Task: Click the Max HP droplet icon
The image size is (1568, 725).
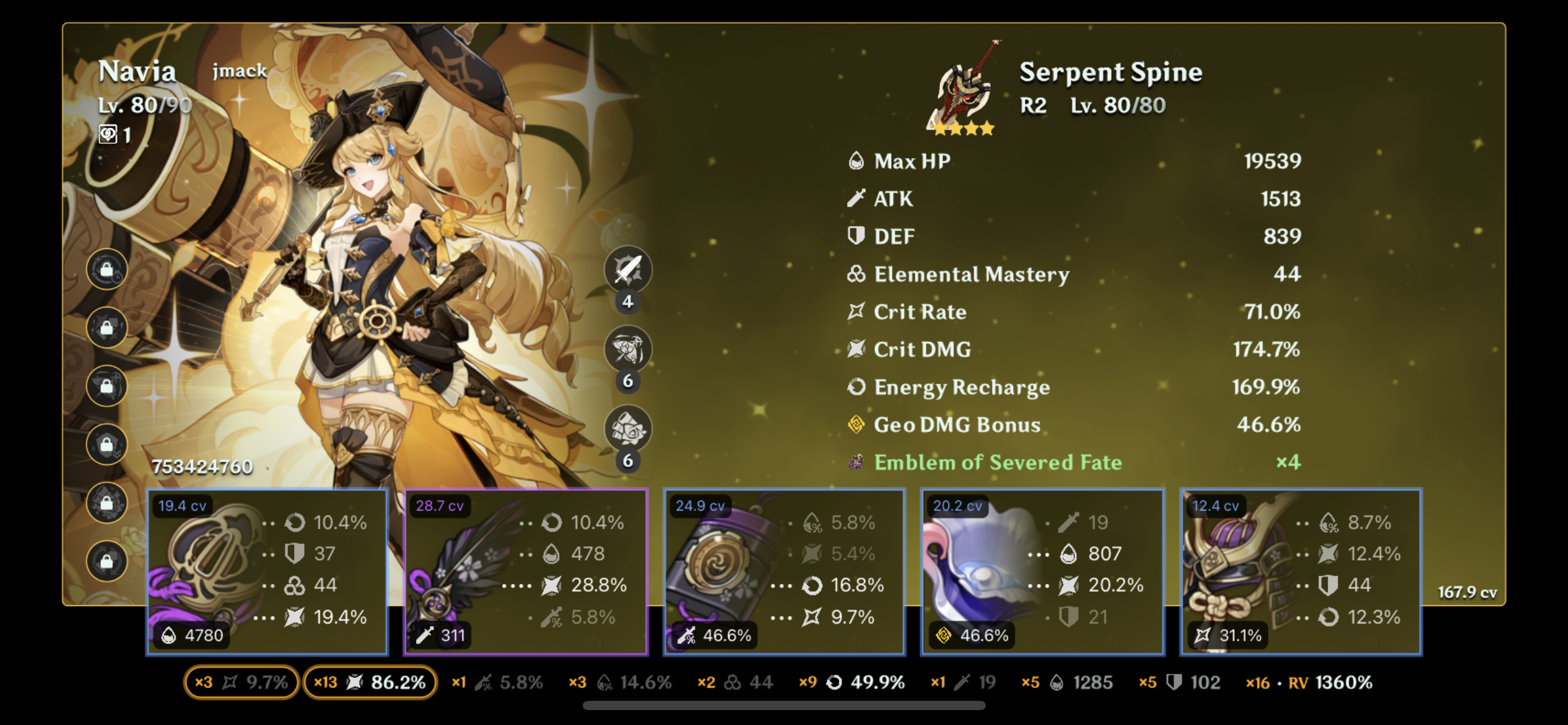Action: 856,160
